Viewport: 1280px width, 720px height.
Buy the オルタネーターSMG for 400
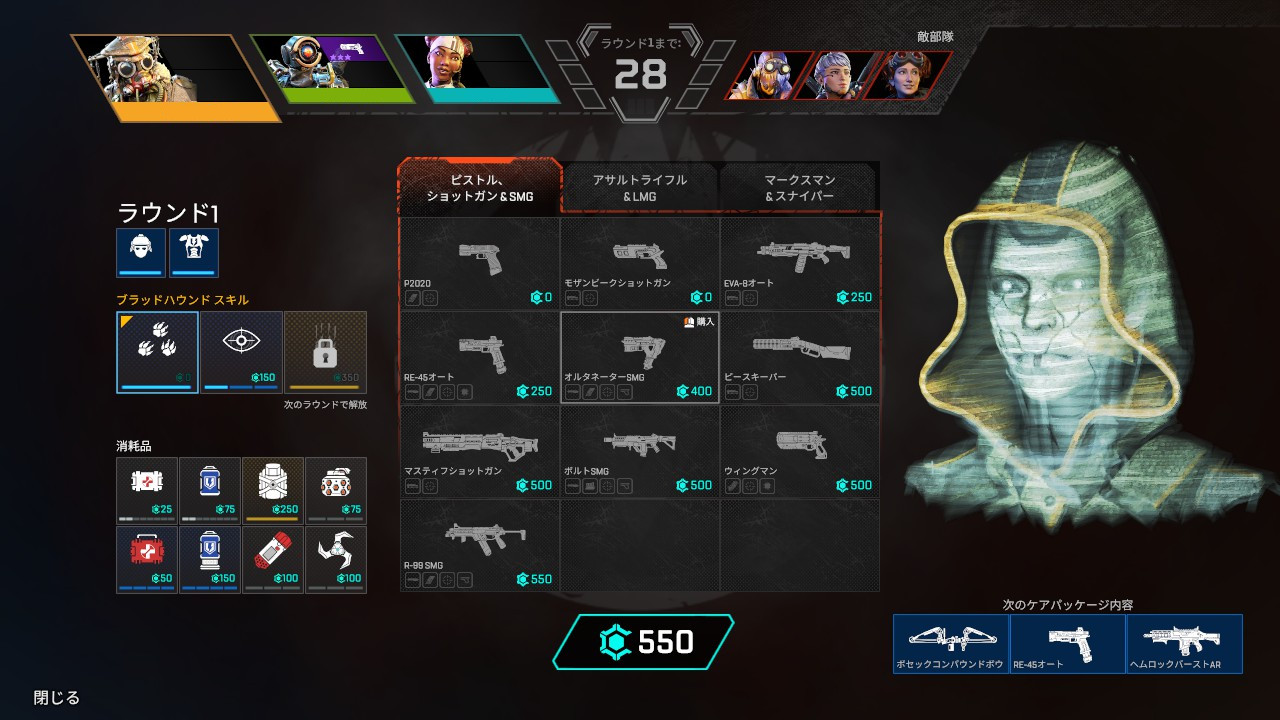click(x=640, y=358)
